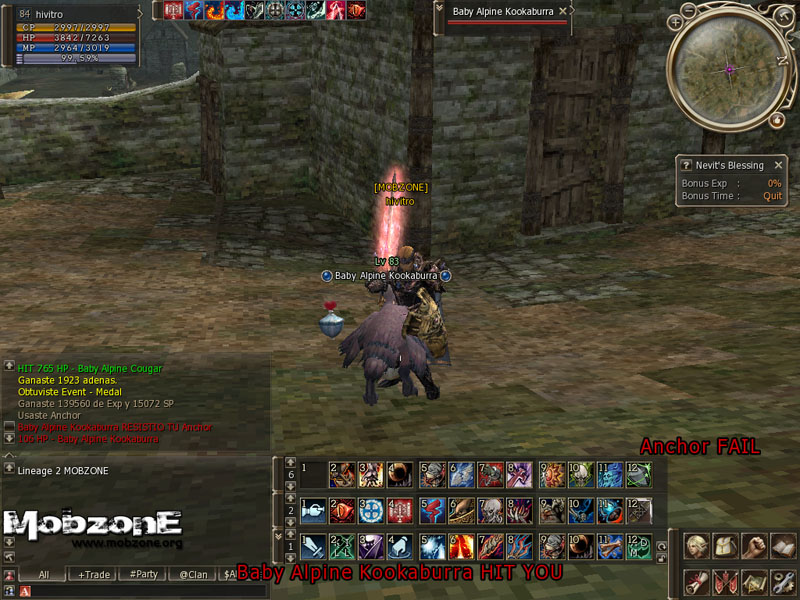Open the character status face icon
The height and width of the screenshot is (600, 800).
click(696, 547)
